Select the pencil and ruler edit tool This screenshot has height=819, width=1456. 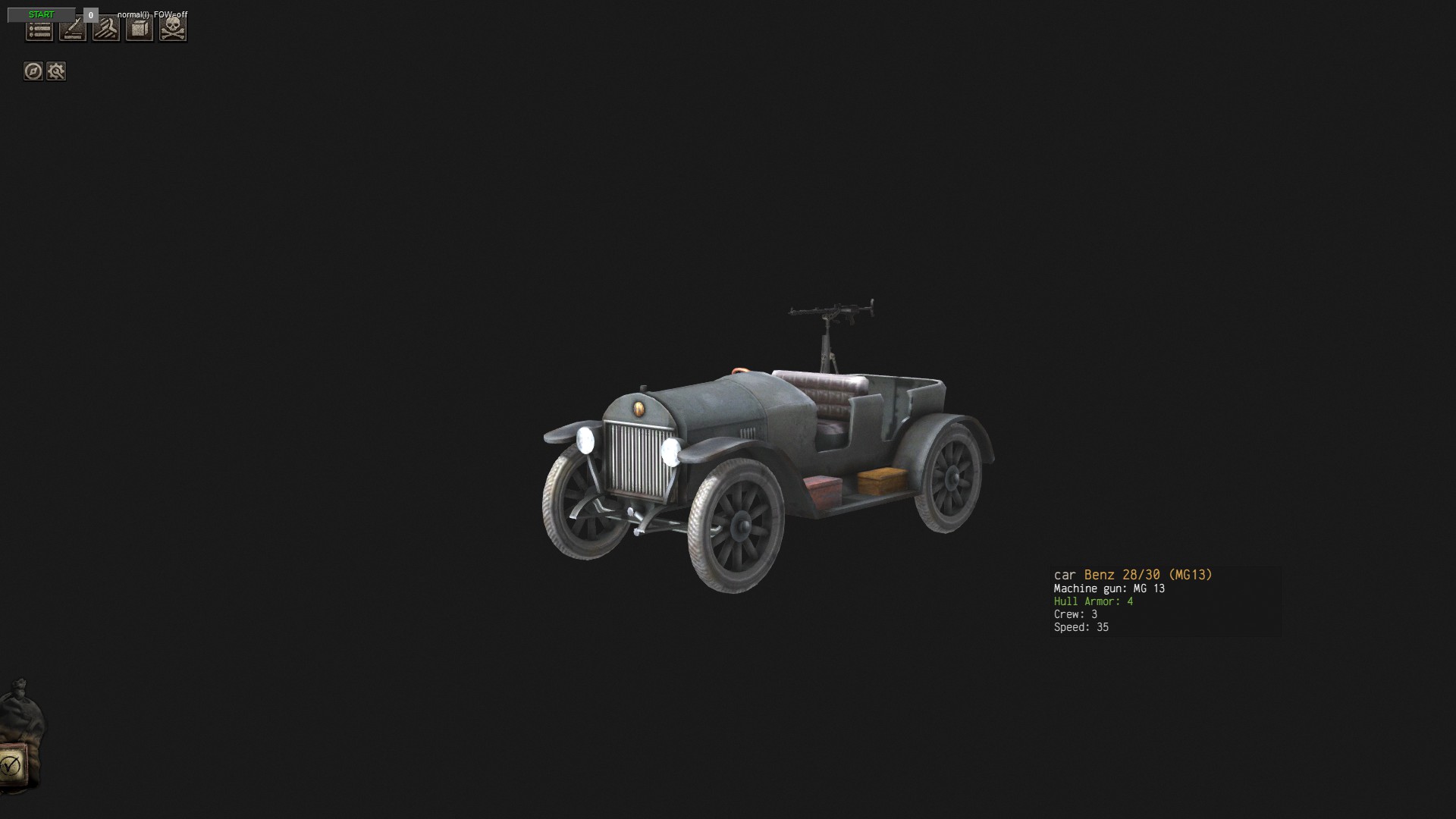[x=73, y=30]
